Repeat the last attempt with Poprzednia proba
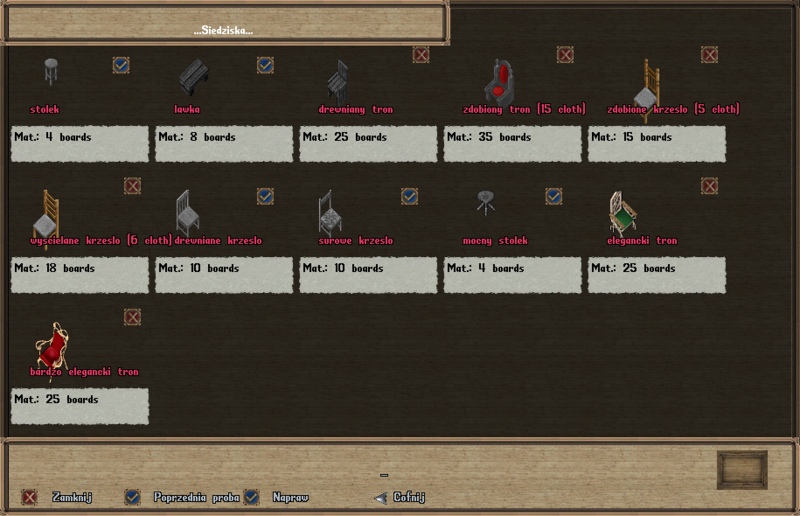800x516 pixels. [132, 497]
